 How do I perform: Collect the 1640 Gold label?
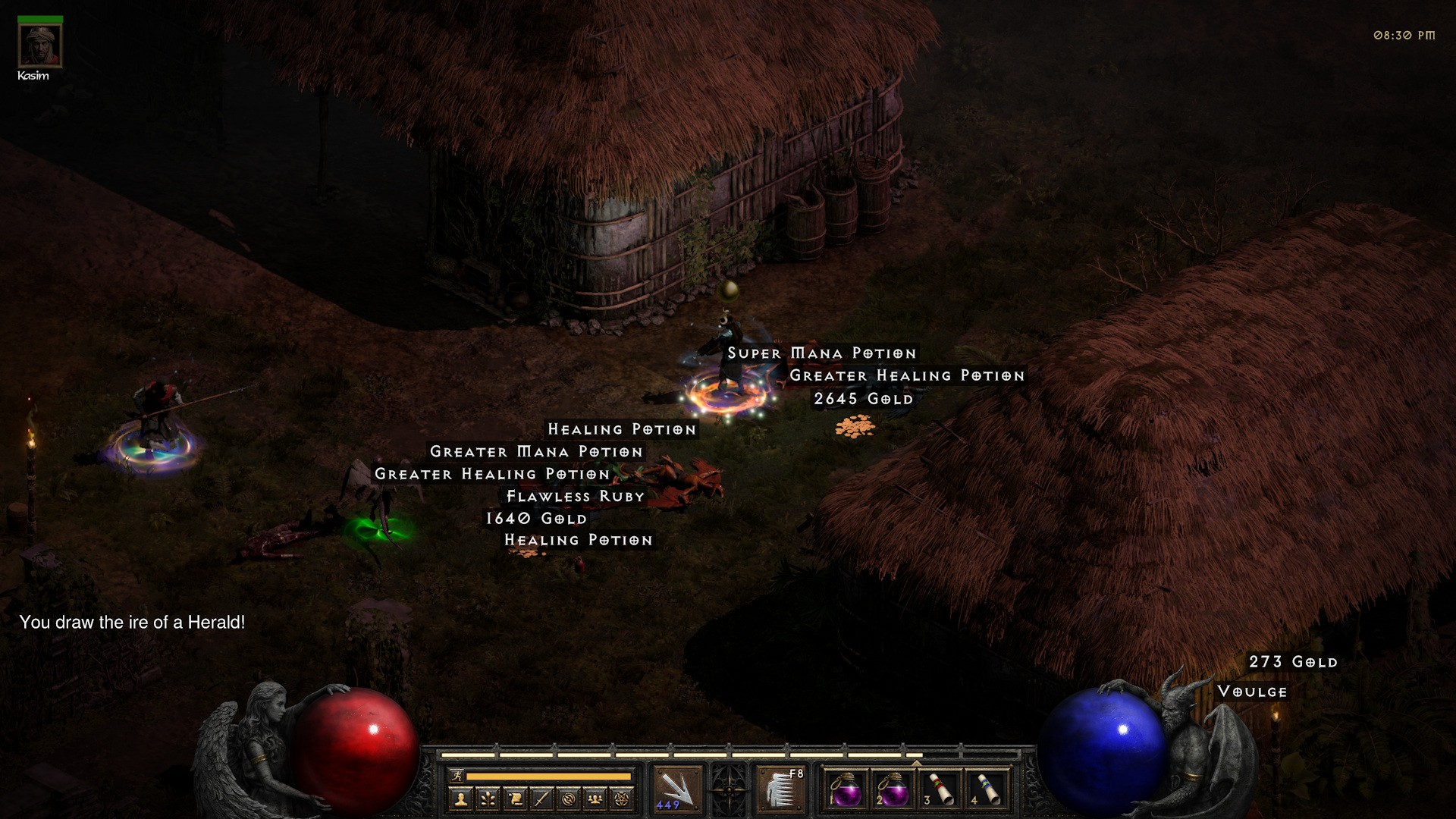coord(536,519)
